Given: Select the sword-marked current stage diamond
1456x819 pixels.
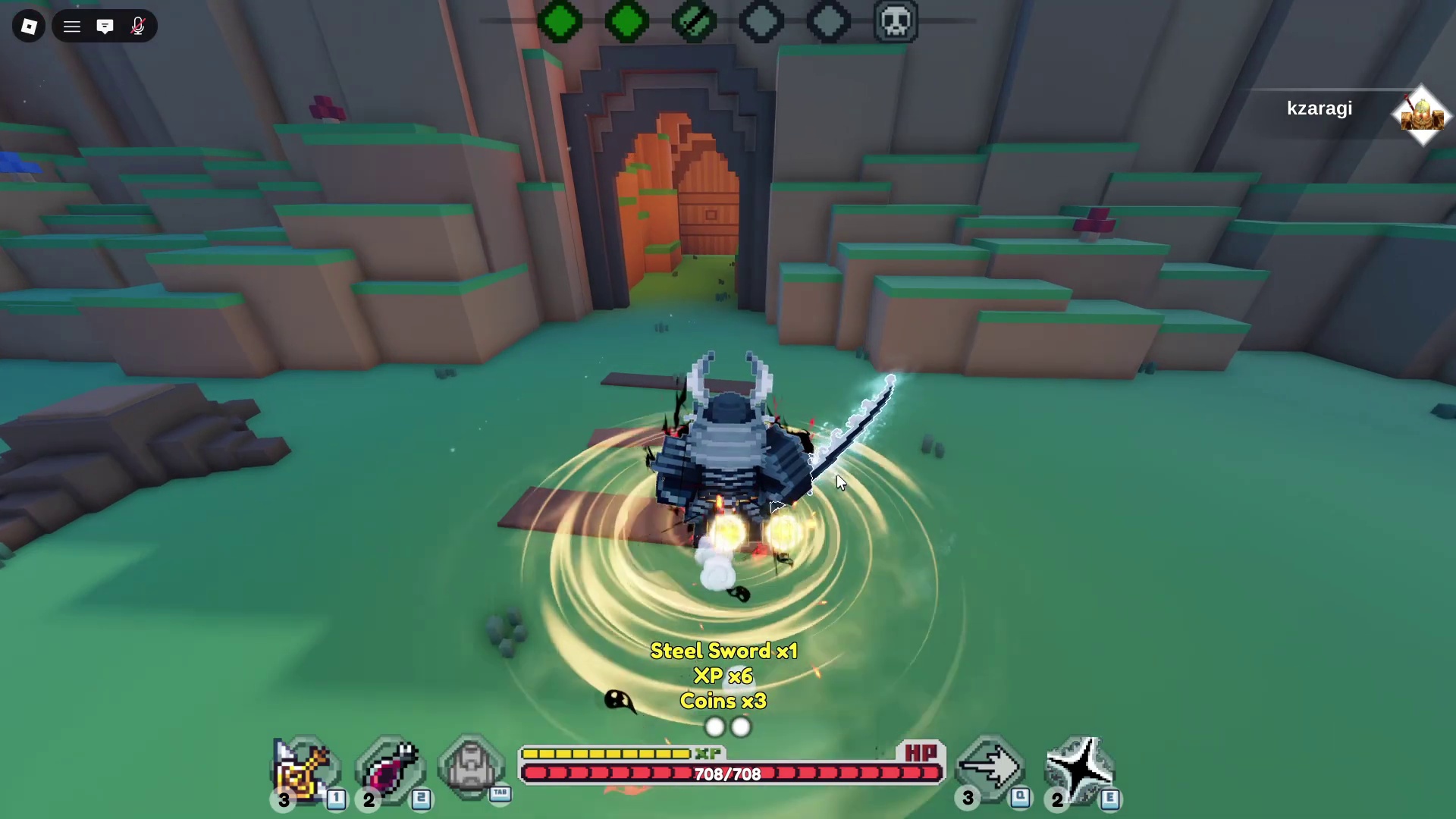Looking at the screenshot, I should coord(694,21).
